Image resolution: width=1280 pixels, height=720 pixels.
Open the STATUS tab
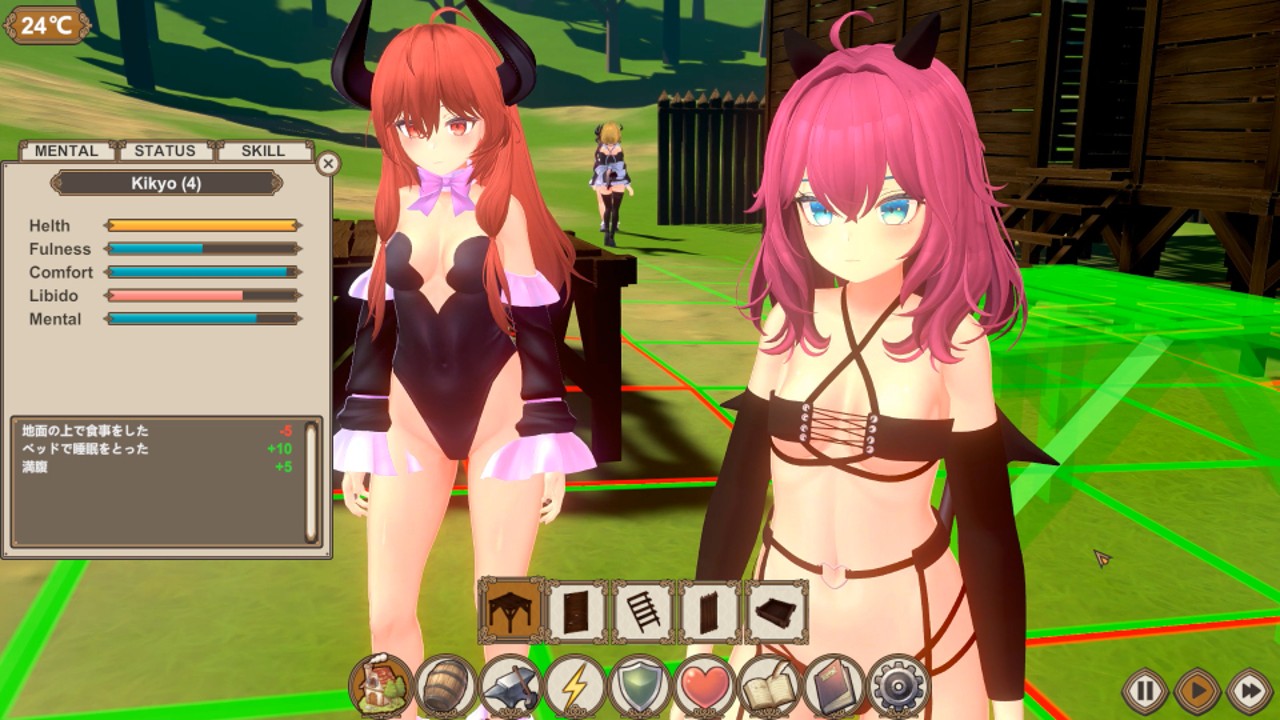pos(165,151)
